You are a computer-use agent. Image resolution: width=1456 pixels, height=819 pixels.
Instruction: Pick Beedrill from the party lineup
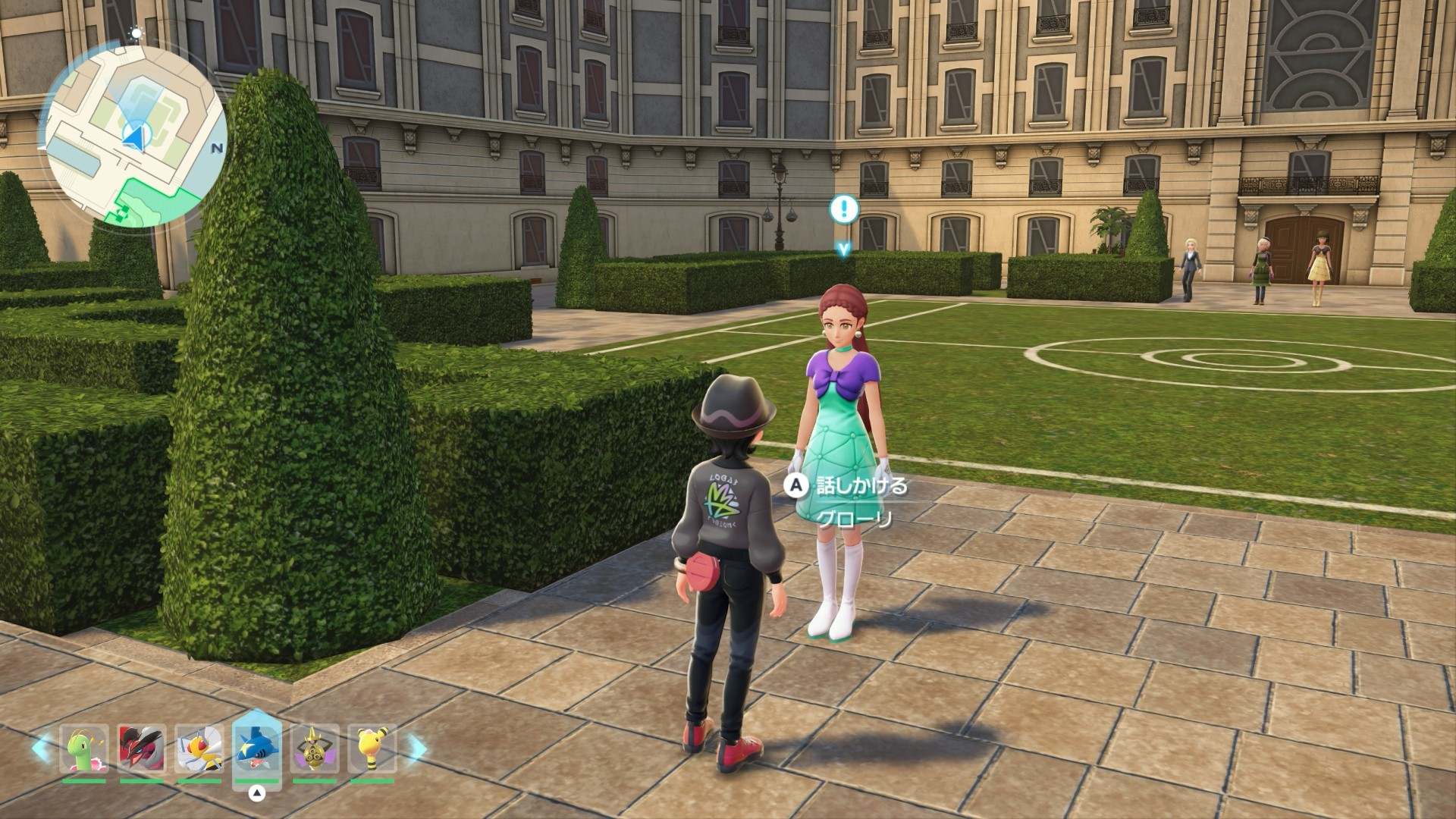click(x=199, y=748)
